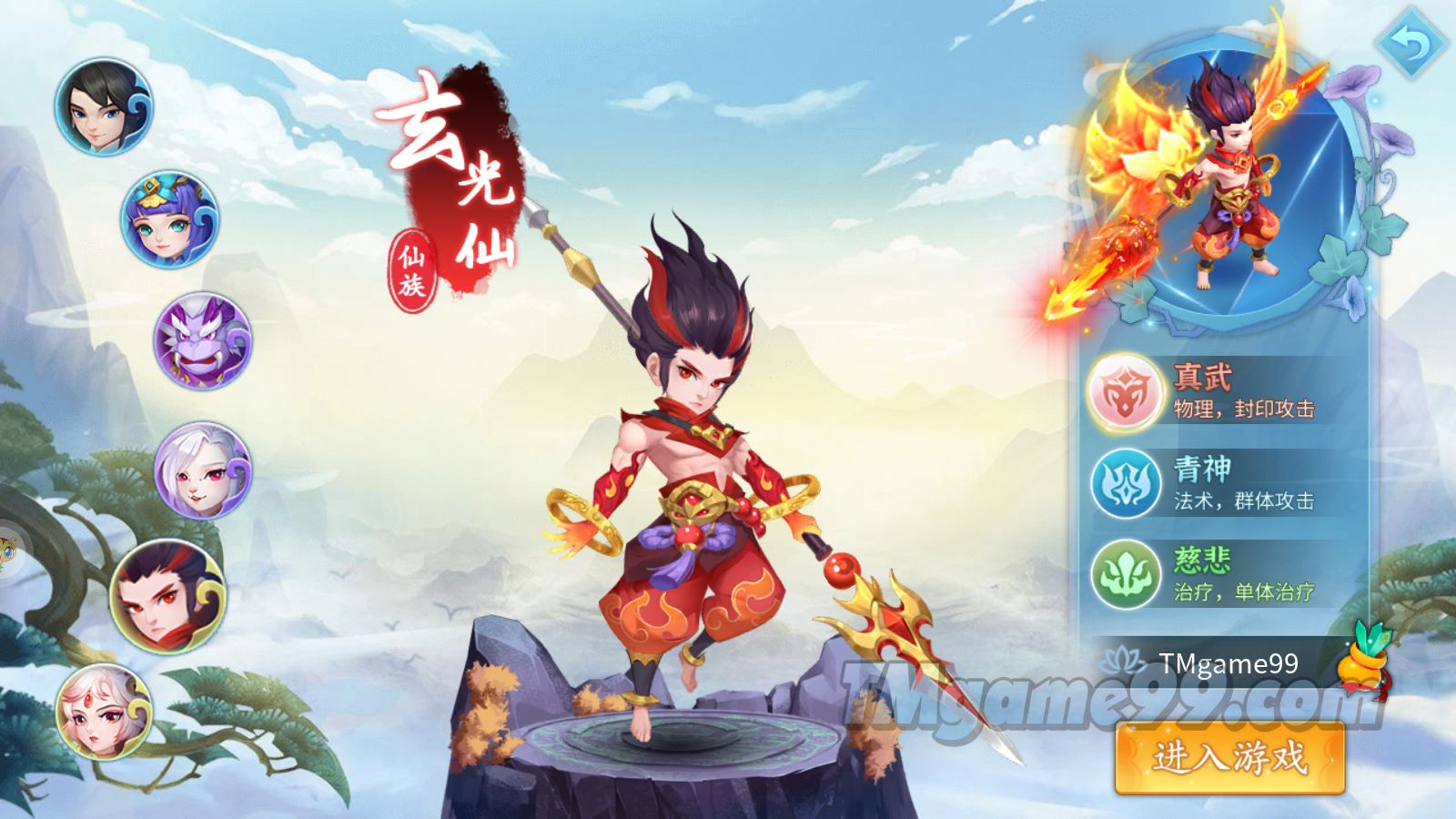1456x819 pixels.
Task: Select the white-haired red-eyed character portrait
Action: point(202,470)
